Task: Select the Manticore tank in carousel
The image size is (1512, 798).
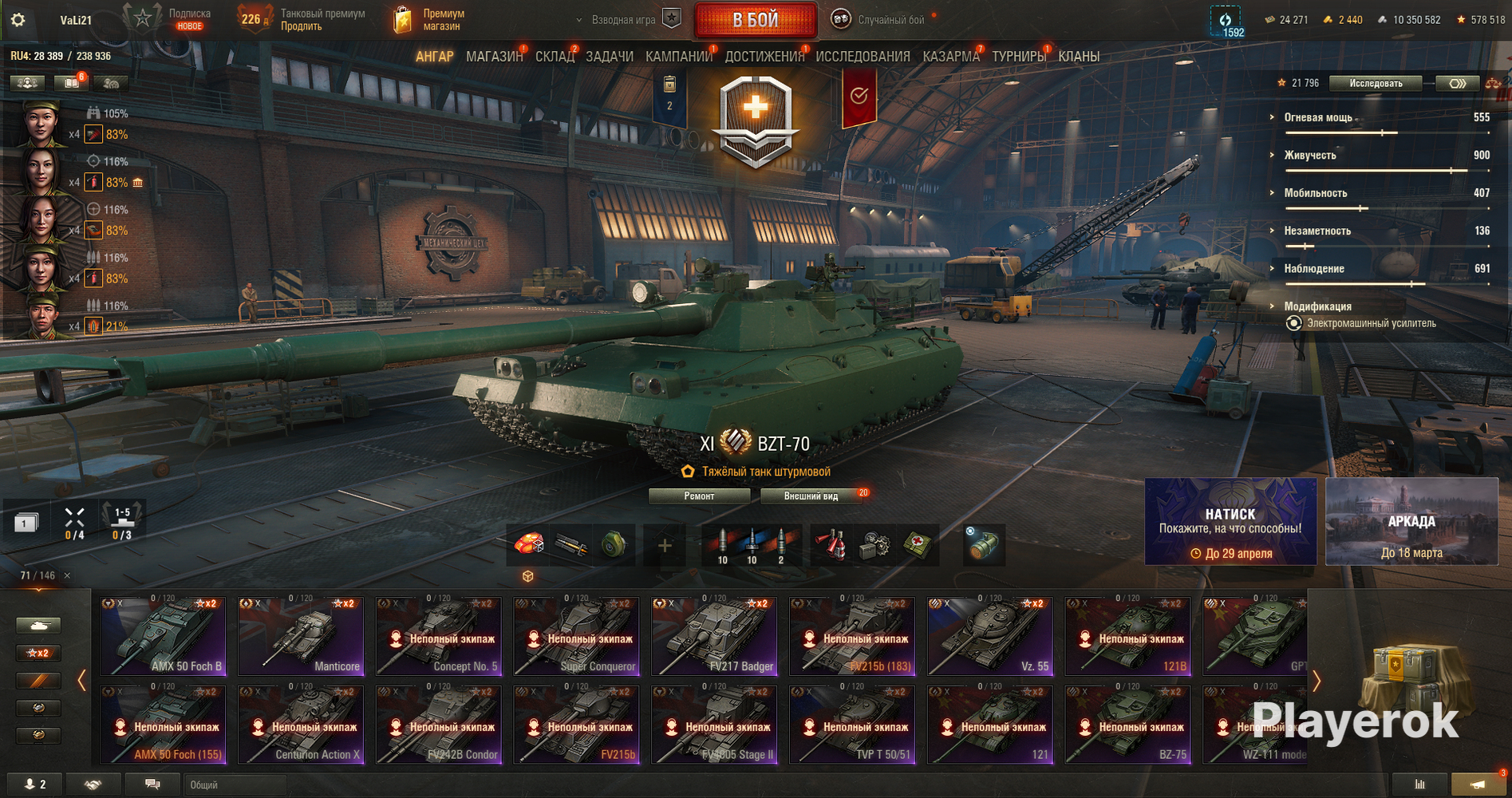Action: (302, 636)
